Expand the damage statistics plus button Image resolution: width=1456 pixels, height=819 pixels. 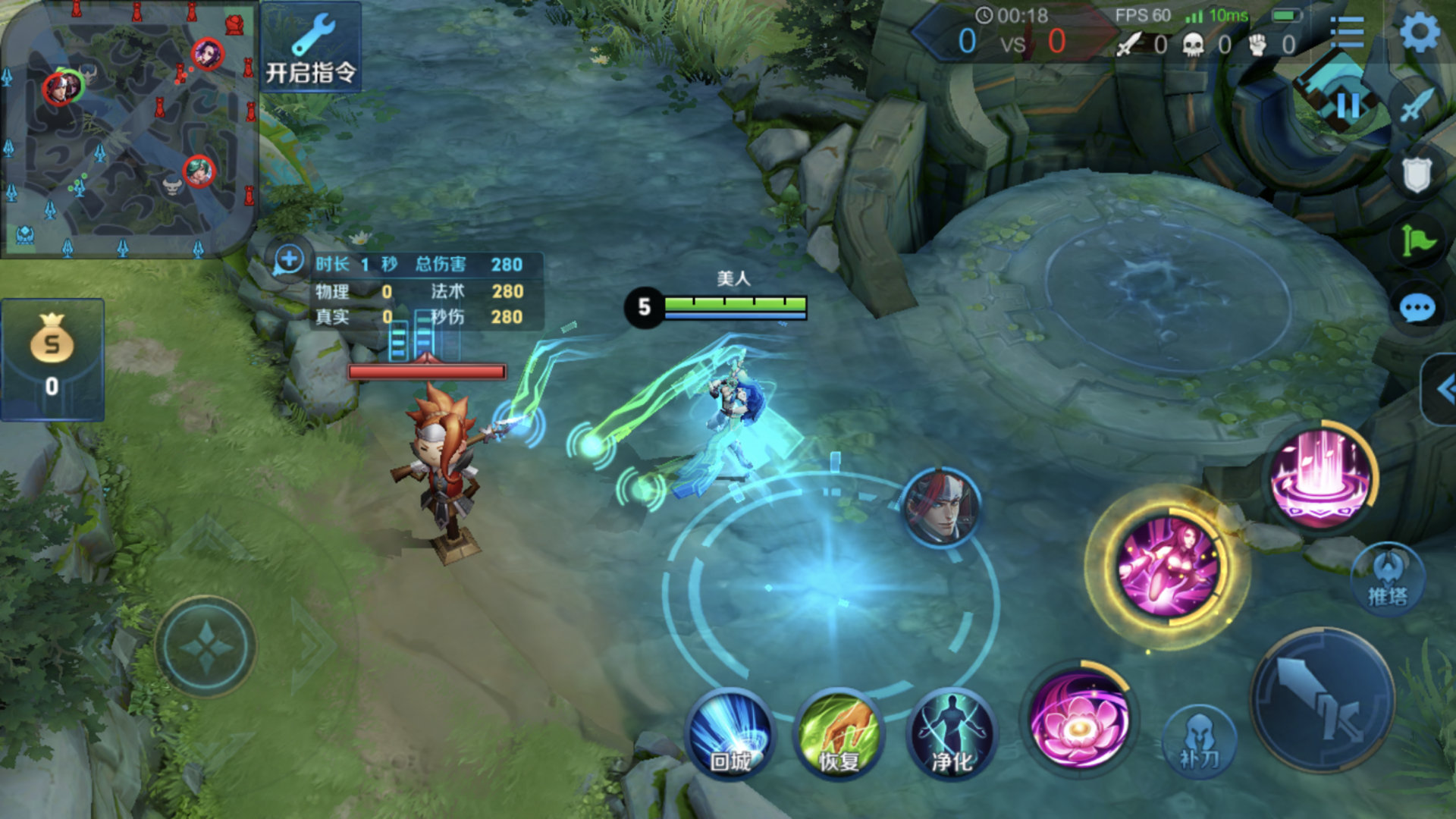coord(288,260)
